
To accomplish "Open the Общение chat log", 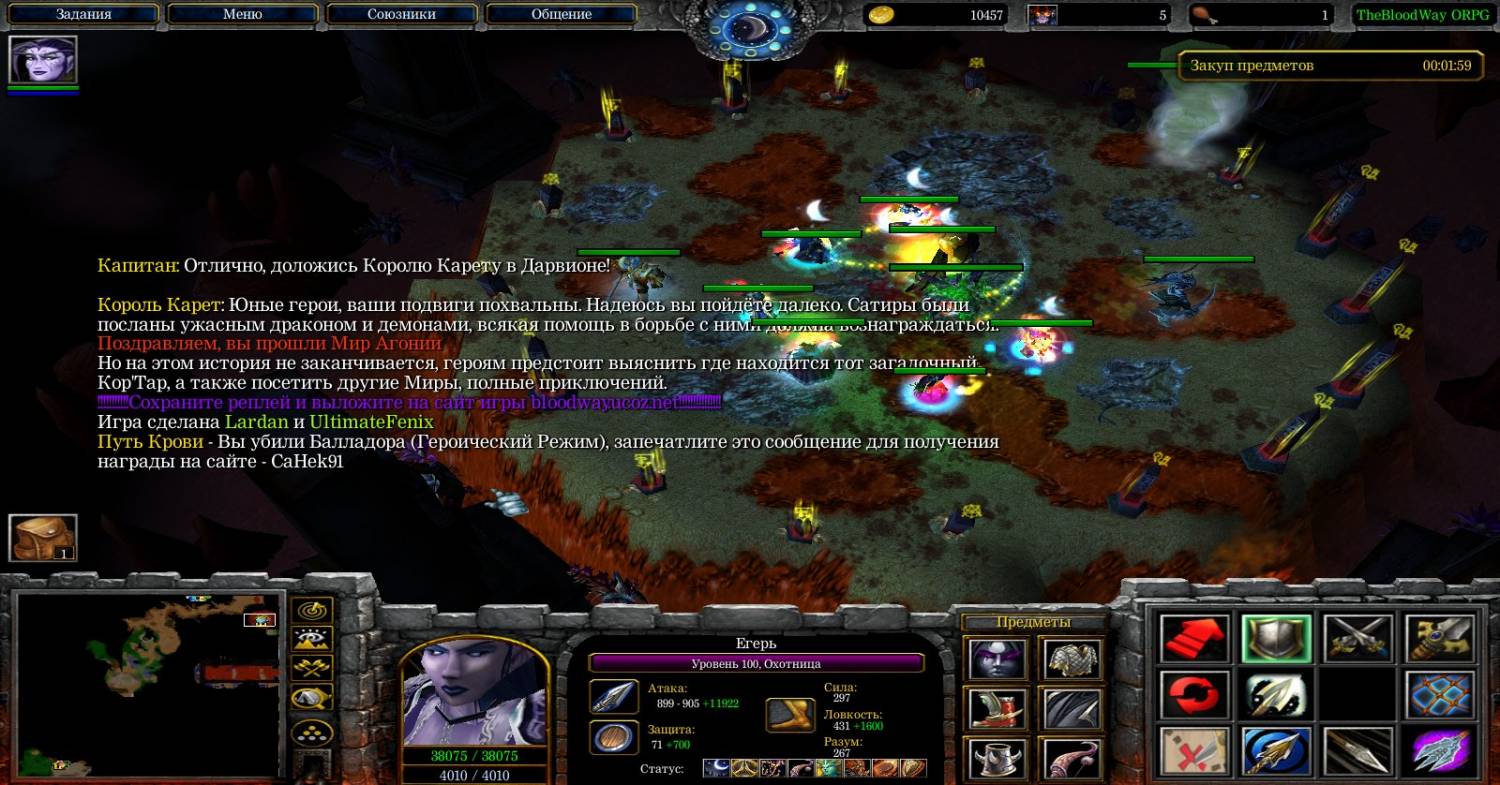I will pyautogui.click(x=561, y=14).
